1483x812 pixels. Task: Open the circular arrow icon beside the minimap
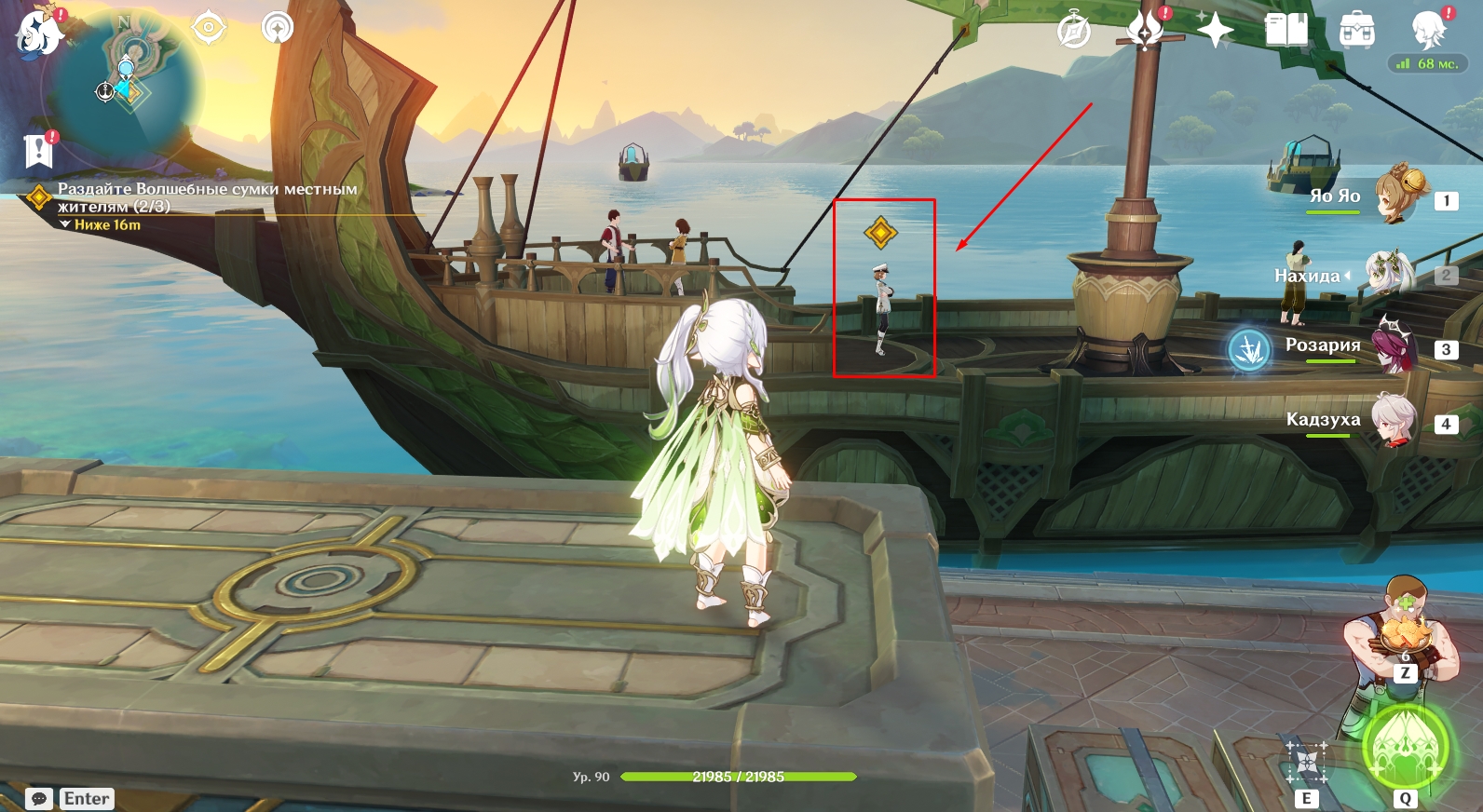pyautogui.click(x=277, y=28)
